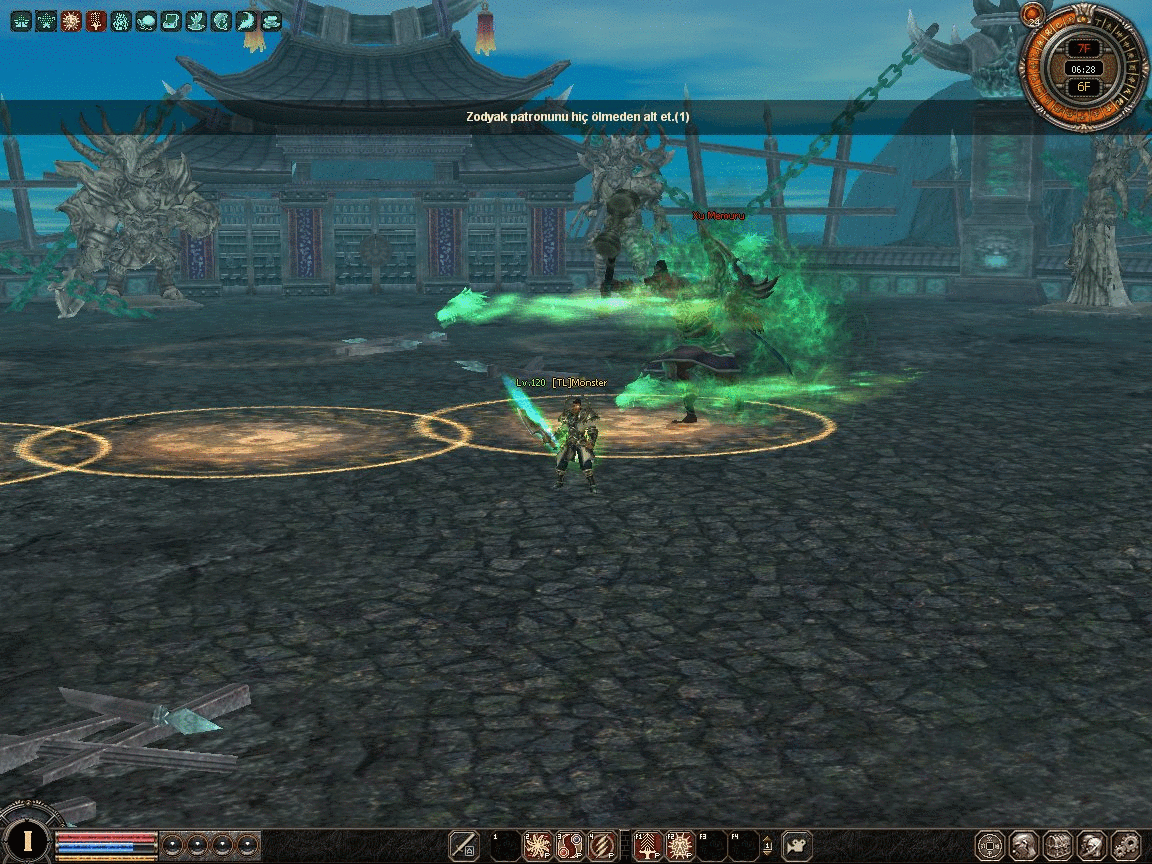Click the helmet head character button
Screen dimensions: 1152x864
tap(1023, 846)
